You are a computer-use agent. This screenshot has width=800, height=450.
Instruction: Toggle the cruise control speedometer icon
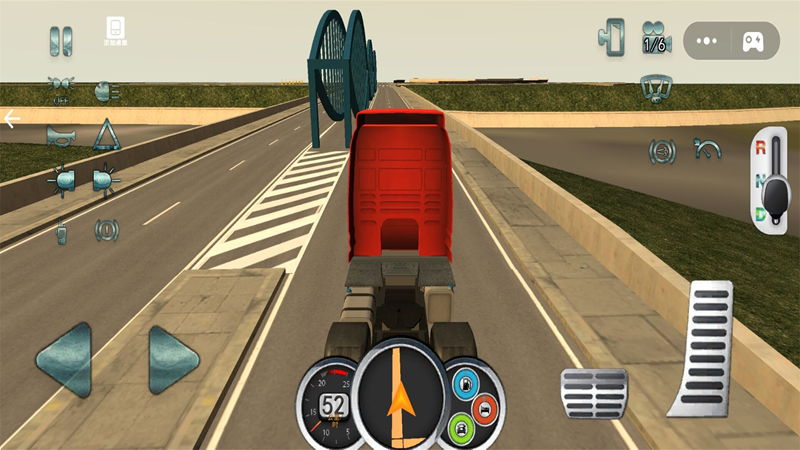pyautogui.click(x=710, y=150)
